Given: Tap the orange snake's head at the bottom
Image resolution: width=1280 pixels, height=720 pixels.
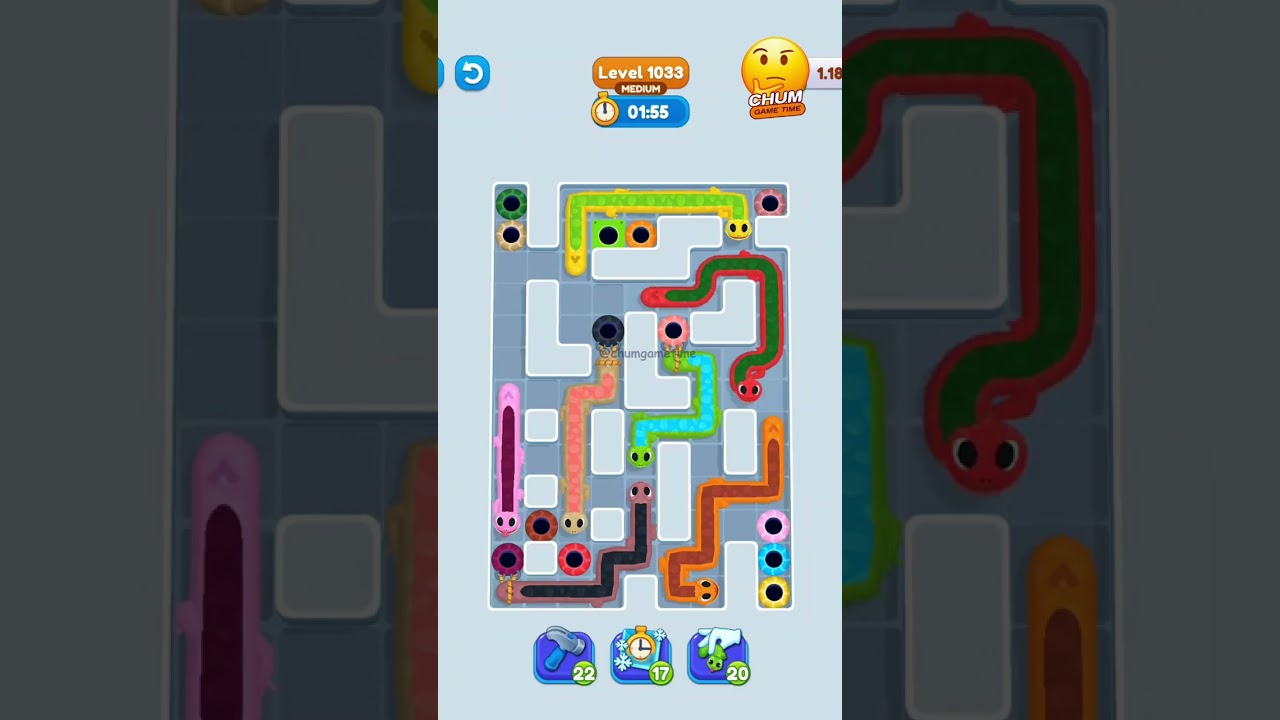Looking at the screenshot, I should point(706,589).
